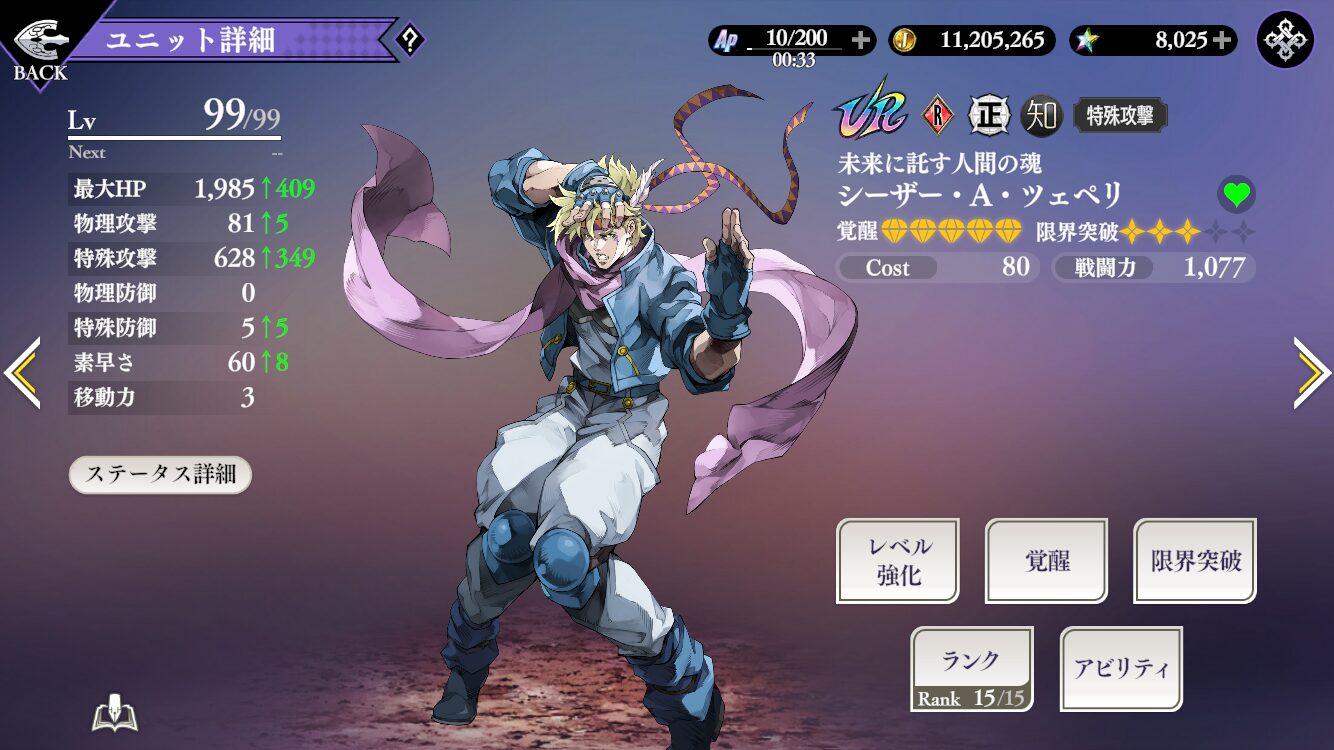The image size is (1334, 750).
Task: Open the main menu emblem icon
Action: pyautogui.click(x=1285, y=40)
